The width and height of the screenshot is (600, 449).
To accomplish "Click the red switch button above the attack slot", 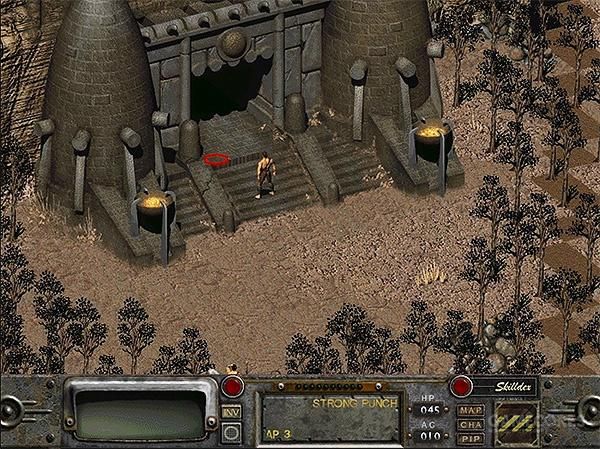I will (234, 387).
